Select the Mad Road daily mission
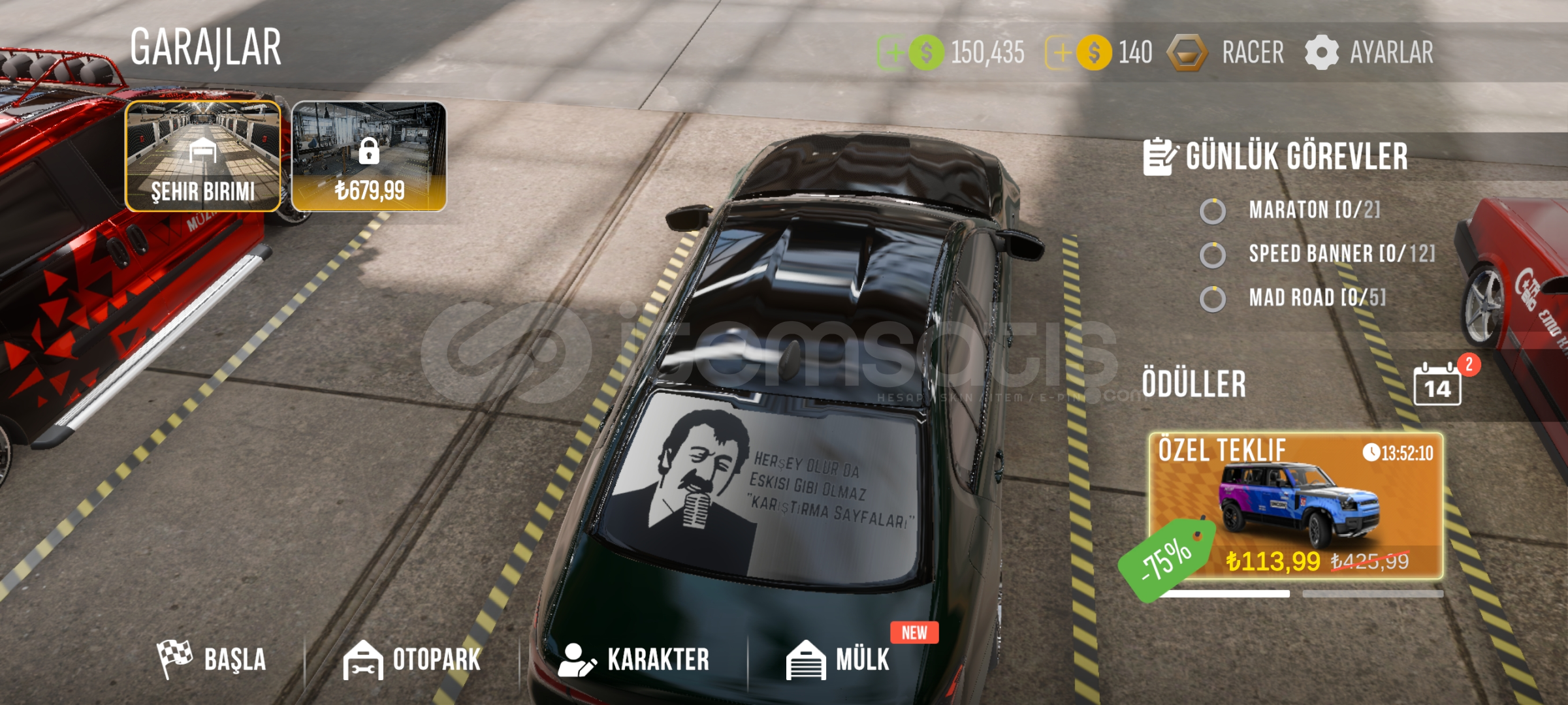 [x=1316, y=298]
